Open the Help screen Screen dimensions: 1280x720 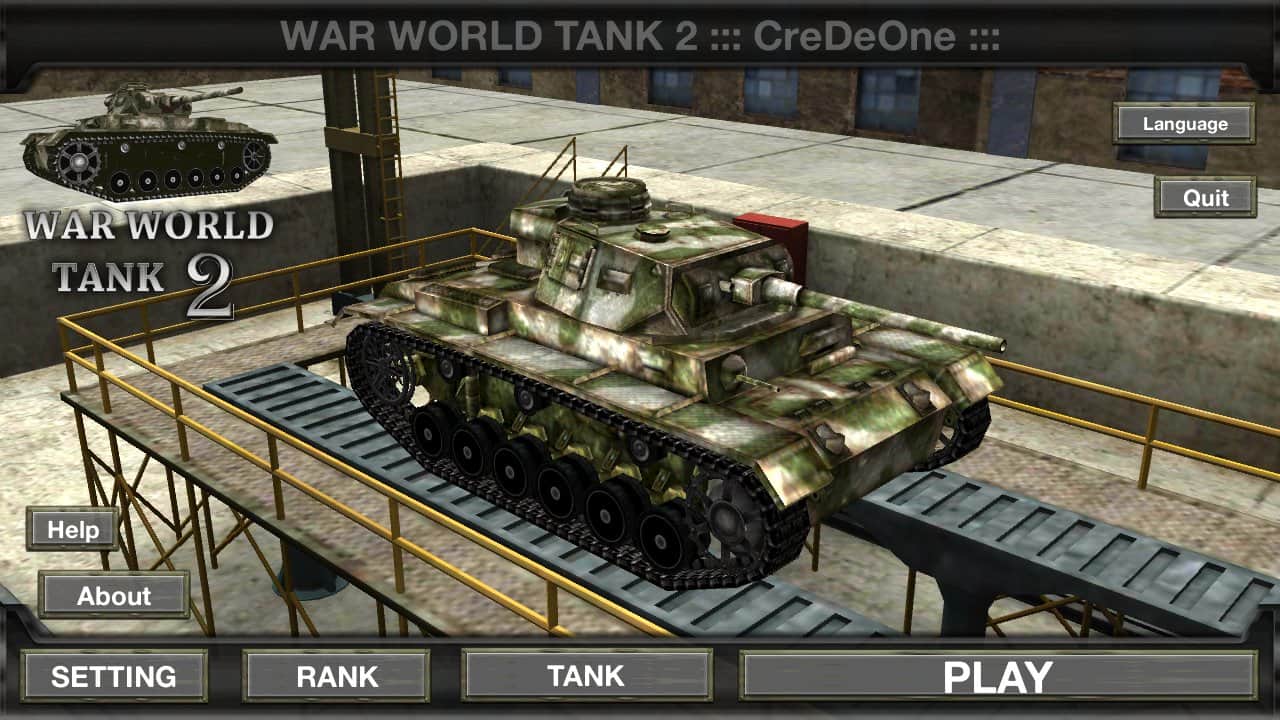coord(71,530)
